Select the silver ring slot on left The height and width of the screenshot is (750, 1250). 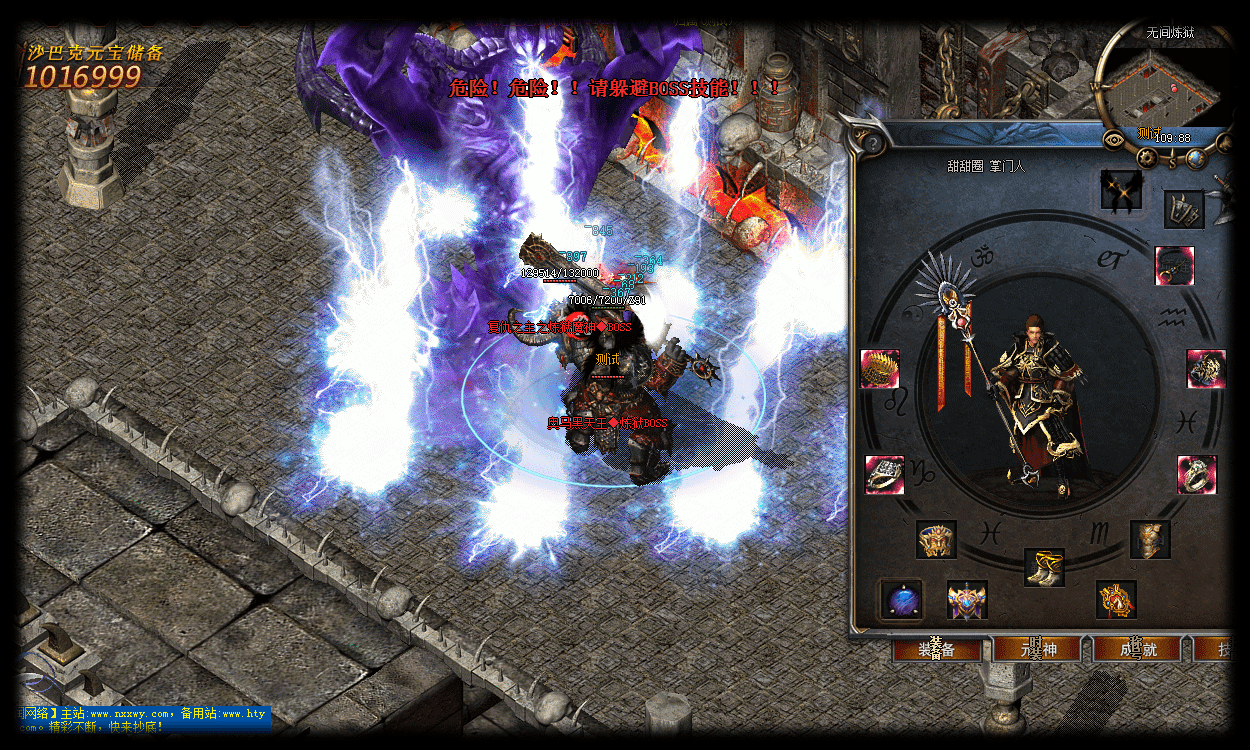tap(884, 474)
